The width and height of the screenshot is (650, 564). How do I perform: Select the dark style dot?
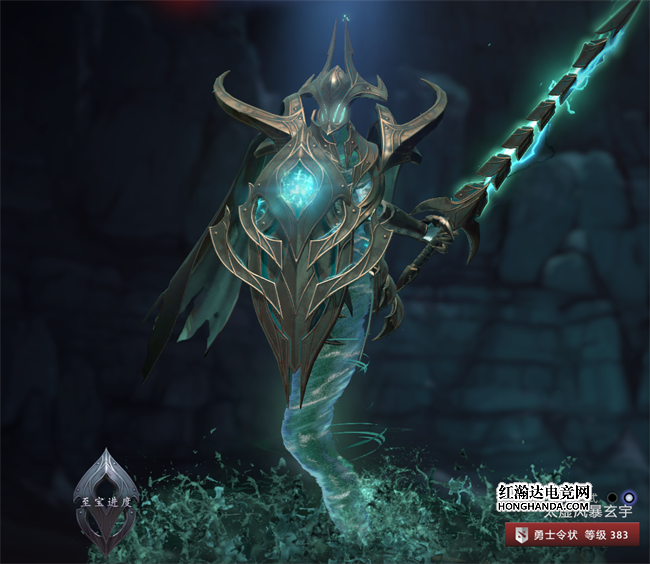pyautogui.click(x=612, y=496)
